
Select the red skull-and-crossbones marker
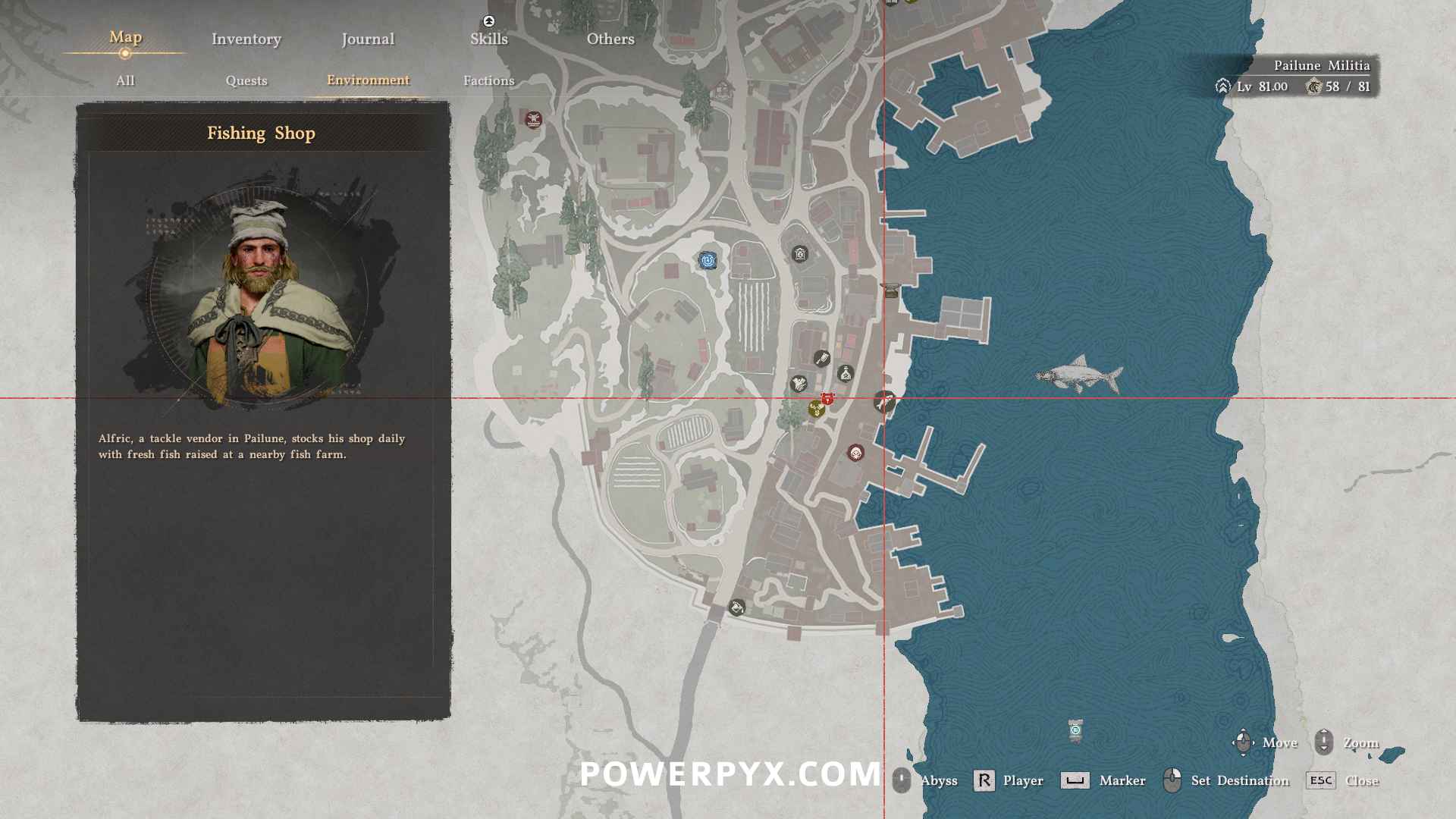tap(533, 119)
